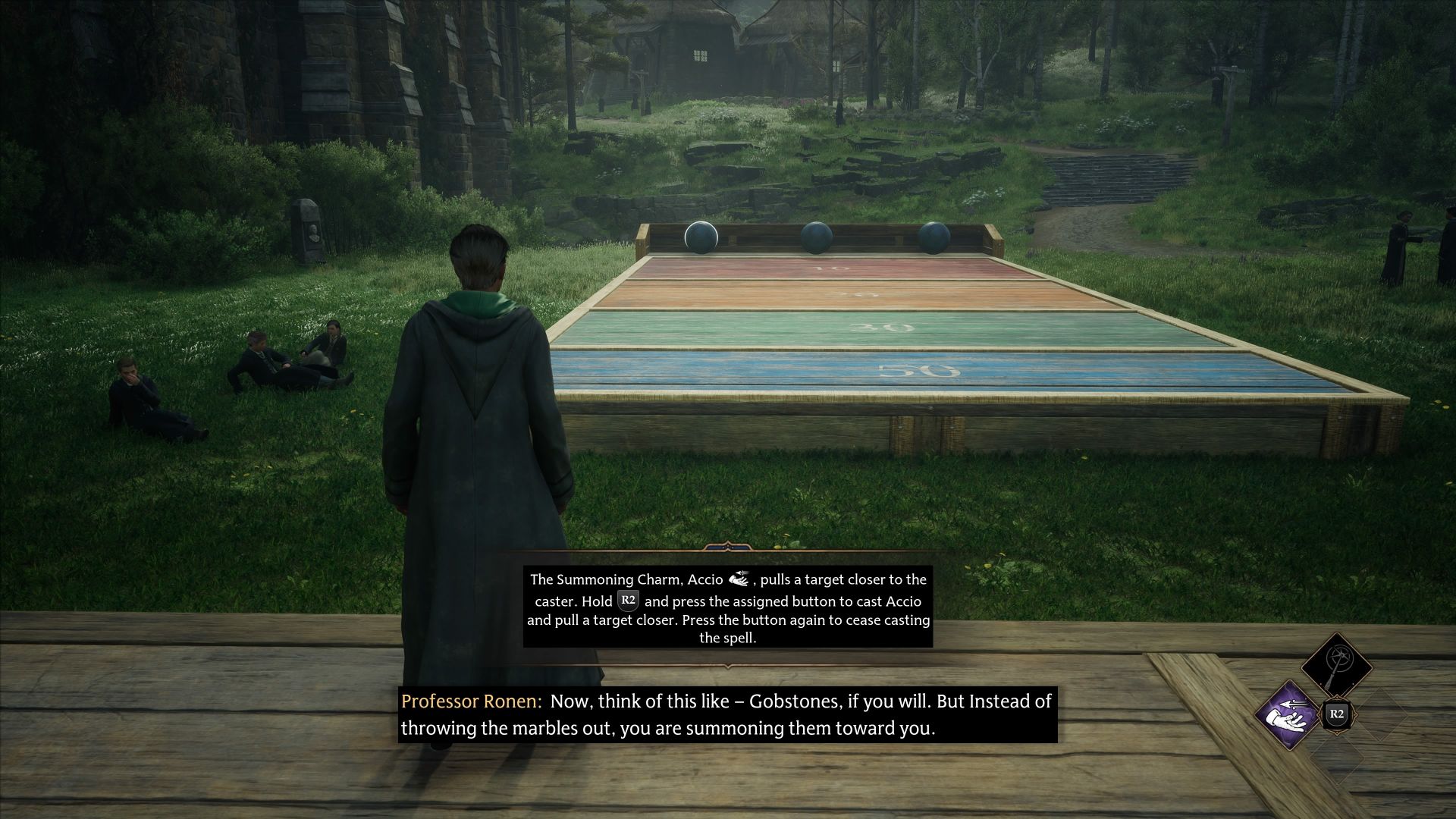
Task: Click the R2 button icon inside the tutorial tooltip
Action: [x=628, y=600]
